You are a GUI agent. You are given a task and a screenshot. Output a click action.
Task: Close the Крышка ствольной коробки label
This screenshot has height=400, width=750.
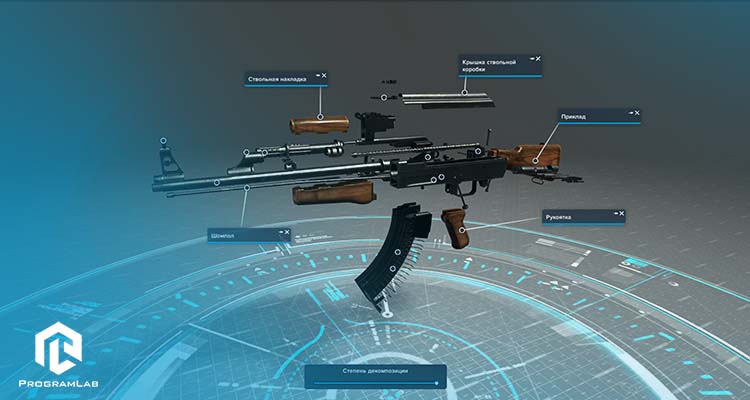click(x=539, y=60)
